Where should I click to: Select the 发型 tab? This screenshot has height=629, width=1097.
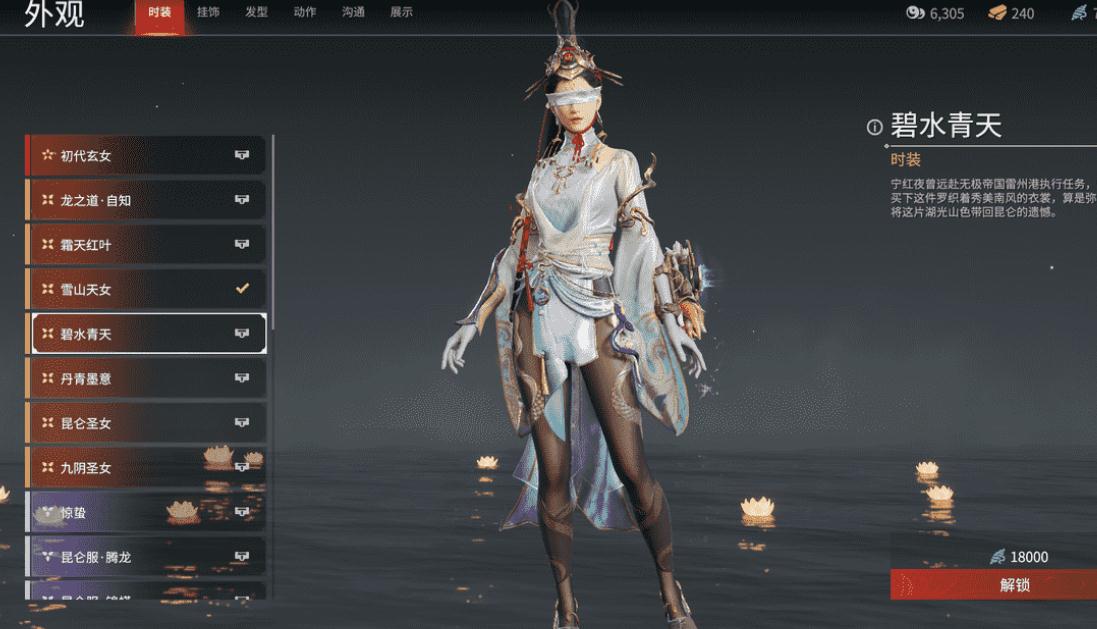click(x=256, y=13)
